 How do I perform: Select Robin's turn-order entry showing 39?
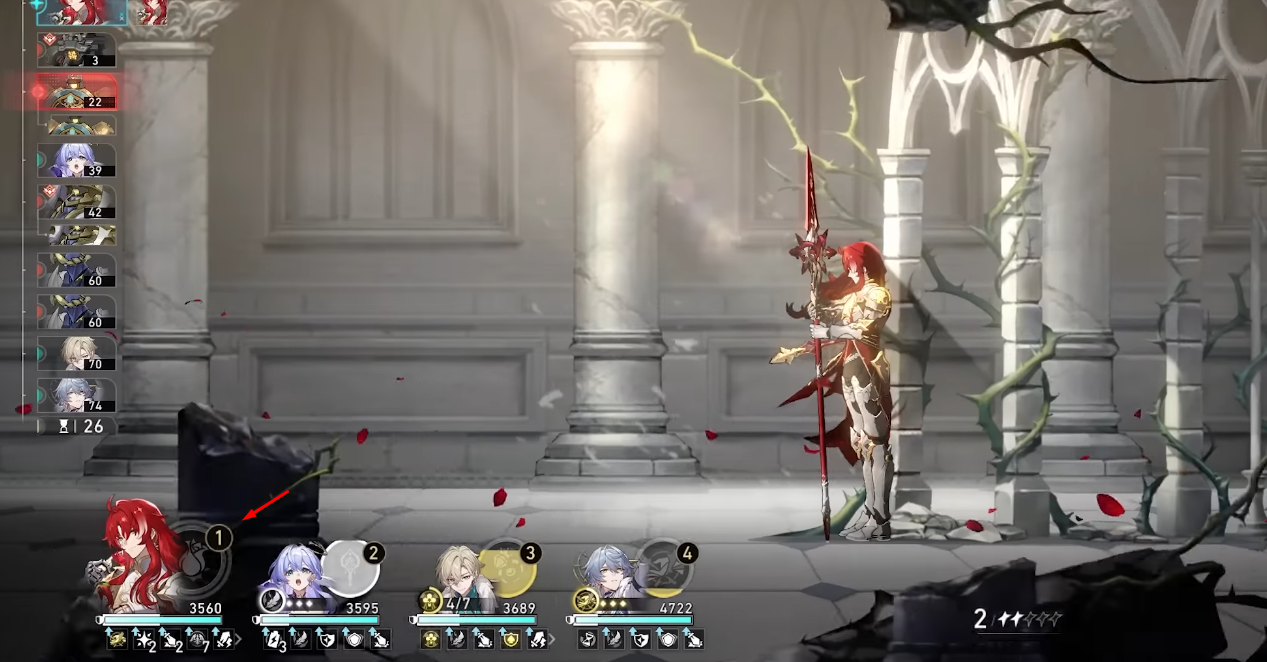(x=76, y=160)
